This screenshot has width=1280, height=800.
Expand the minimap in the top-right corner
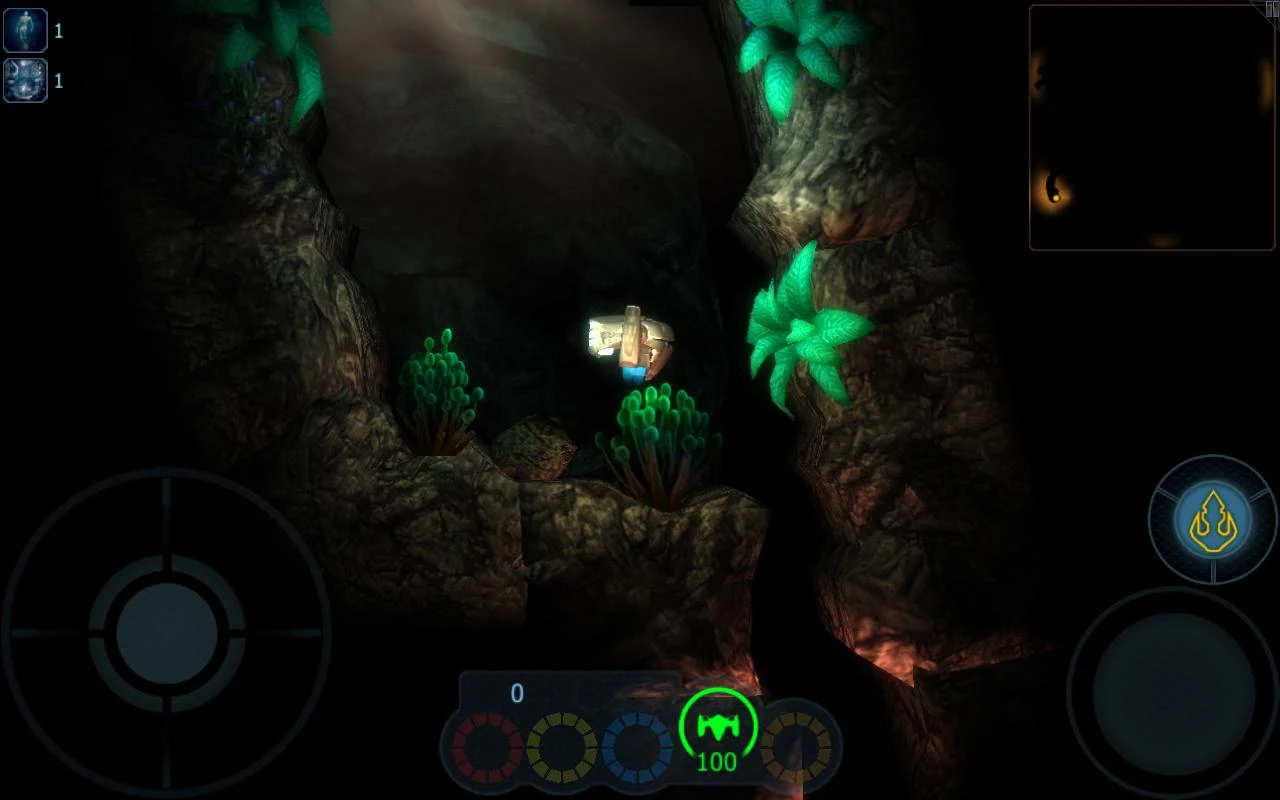1150,127
